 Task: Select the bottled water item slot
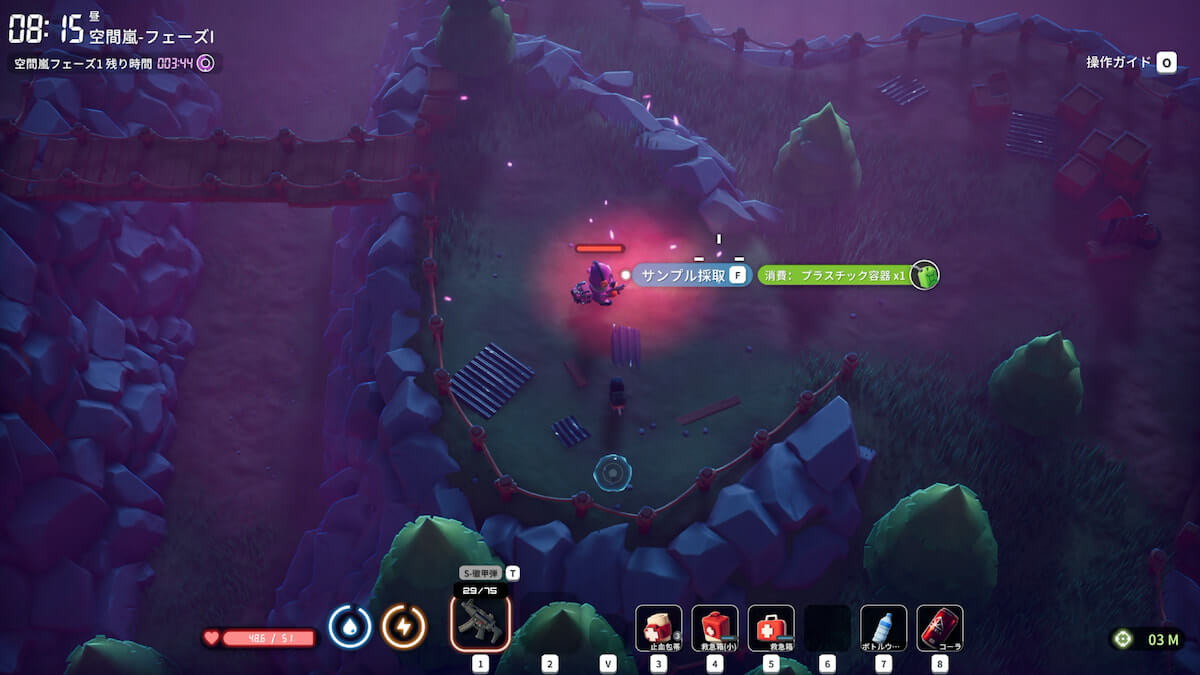[x=883, y=628]
